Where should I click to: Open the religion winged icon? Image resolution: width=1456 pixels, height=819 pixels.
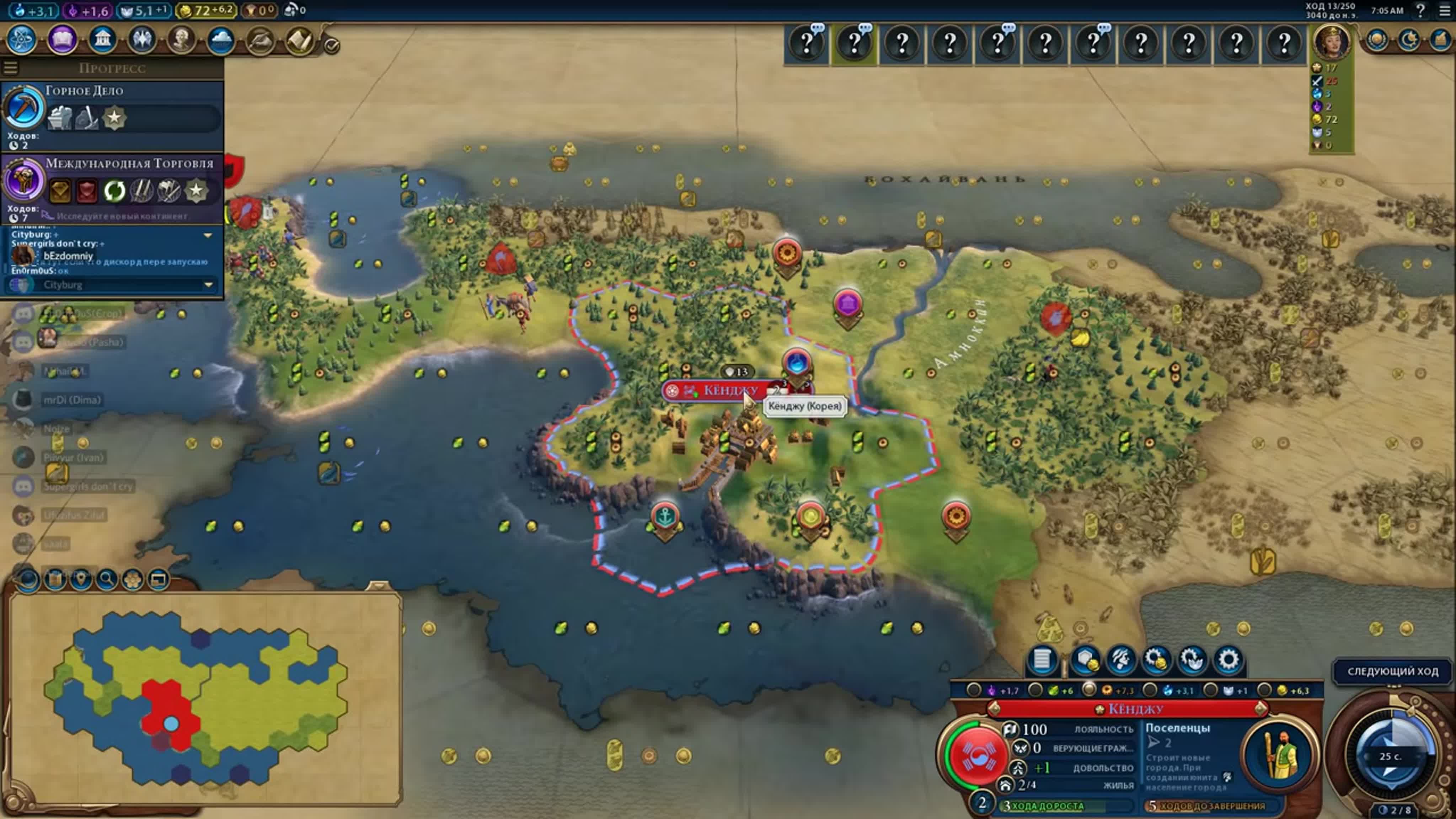tap(142, 40)
